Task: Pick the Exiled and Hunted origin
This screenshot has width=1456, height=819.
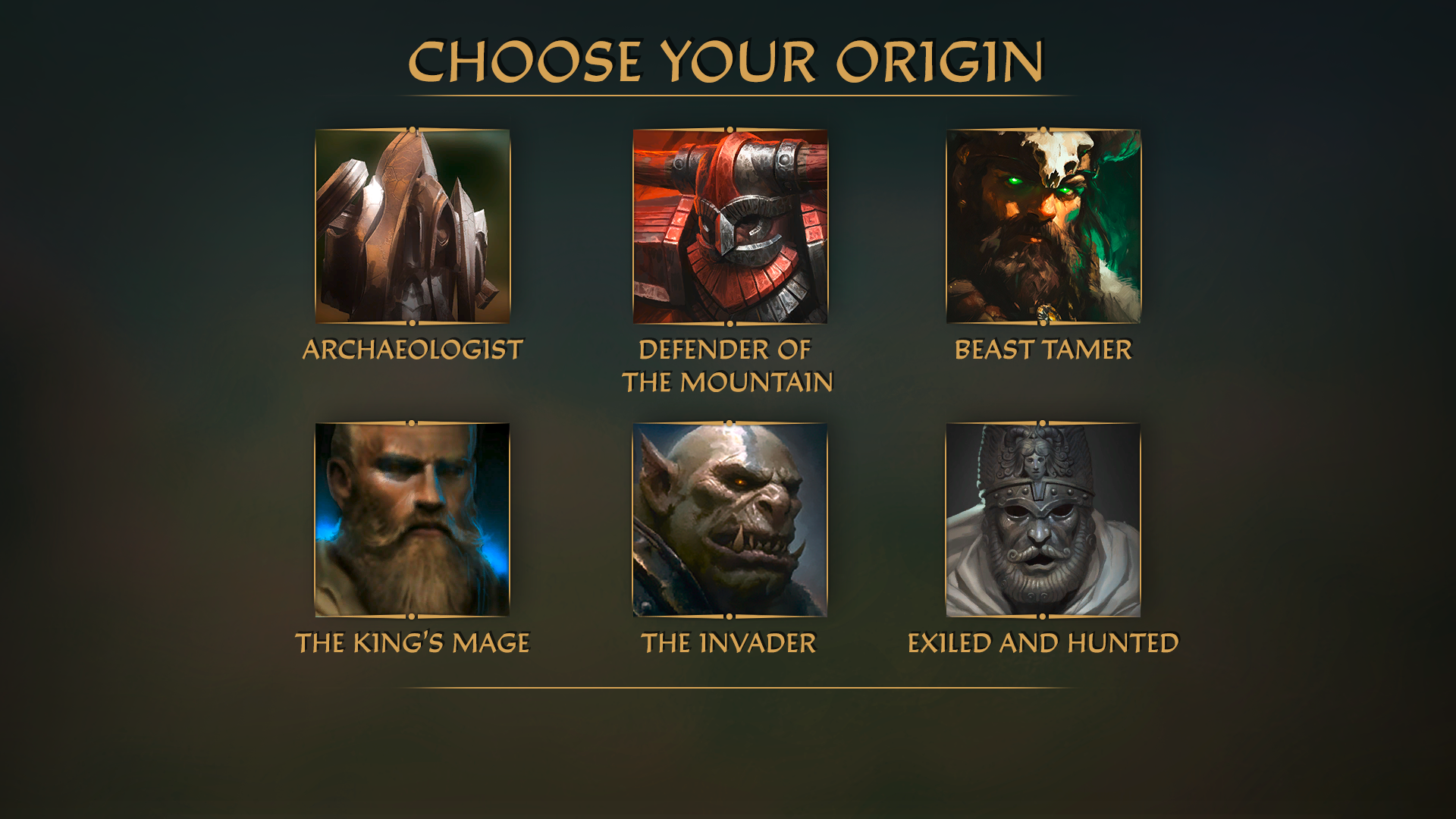Action: point(1043,519)
